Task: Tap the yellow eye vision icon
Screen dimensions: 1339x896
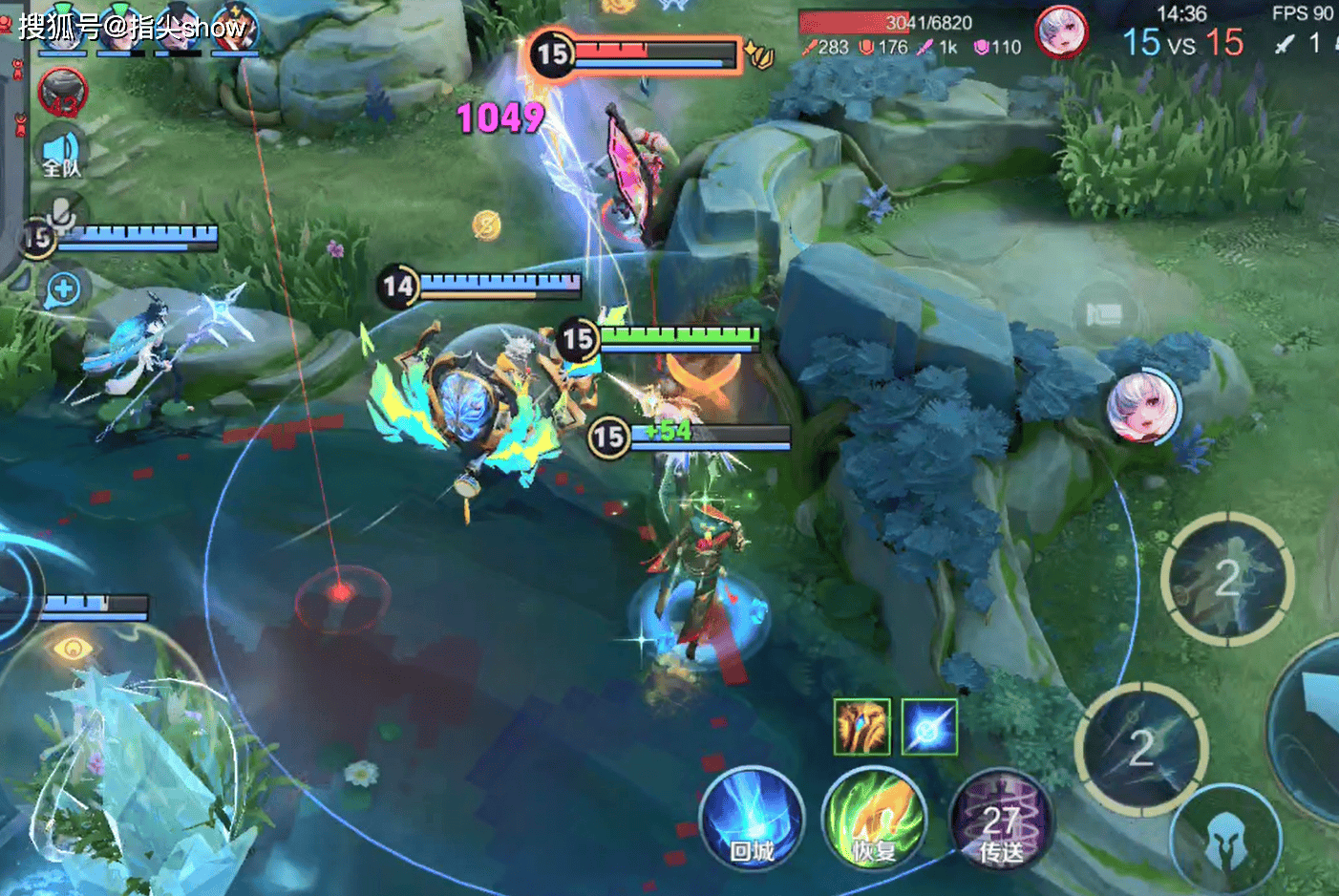Action: 73,650
